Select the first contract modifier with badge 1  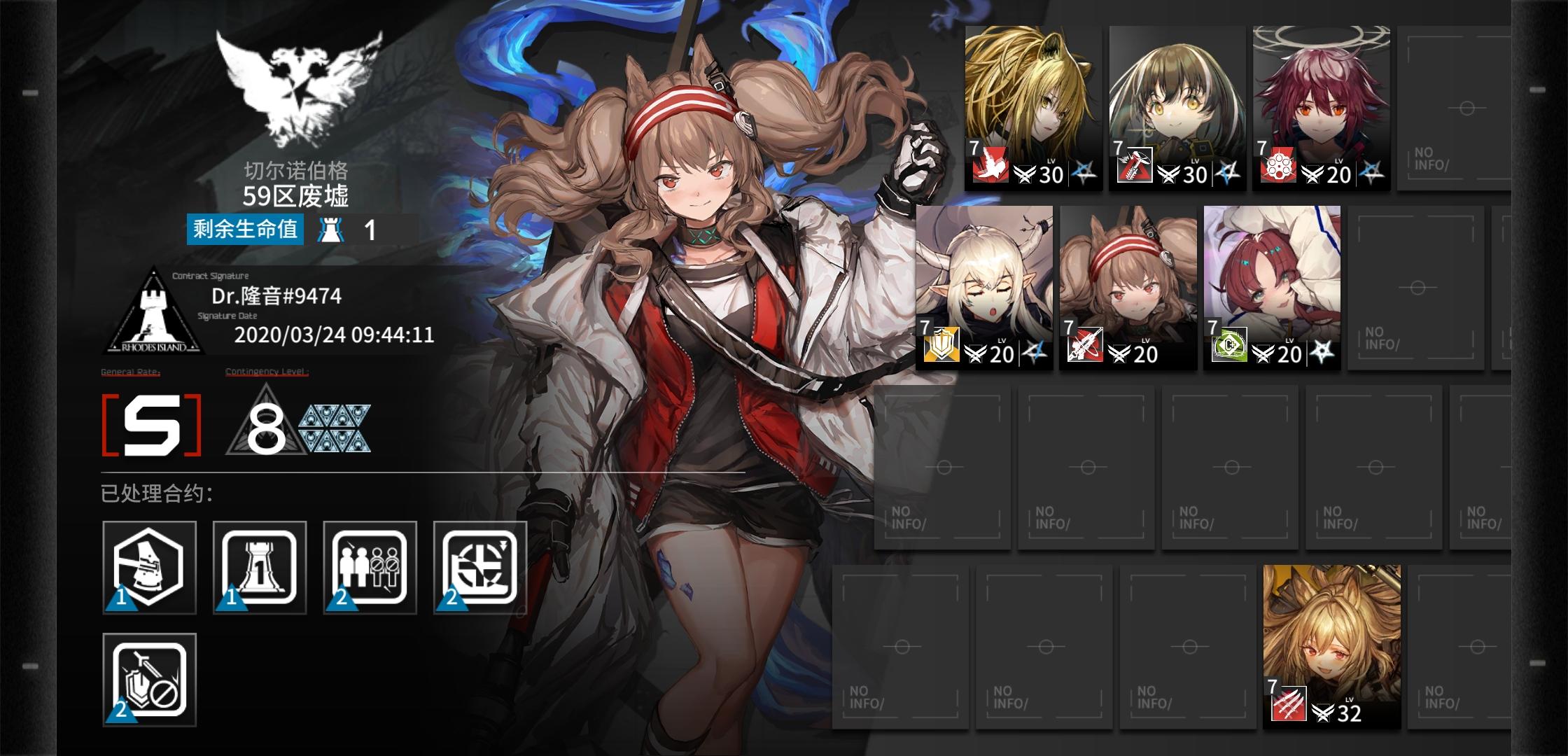pyautogui.click(x=149, y=567)
